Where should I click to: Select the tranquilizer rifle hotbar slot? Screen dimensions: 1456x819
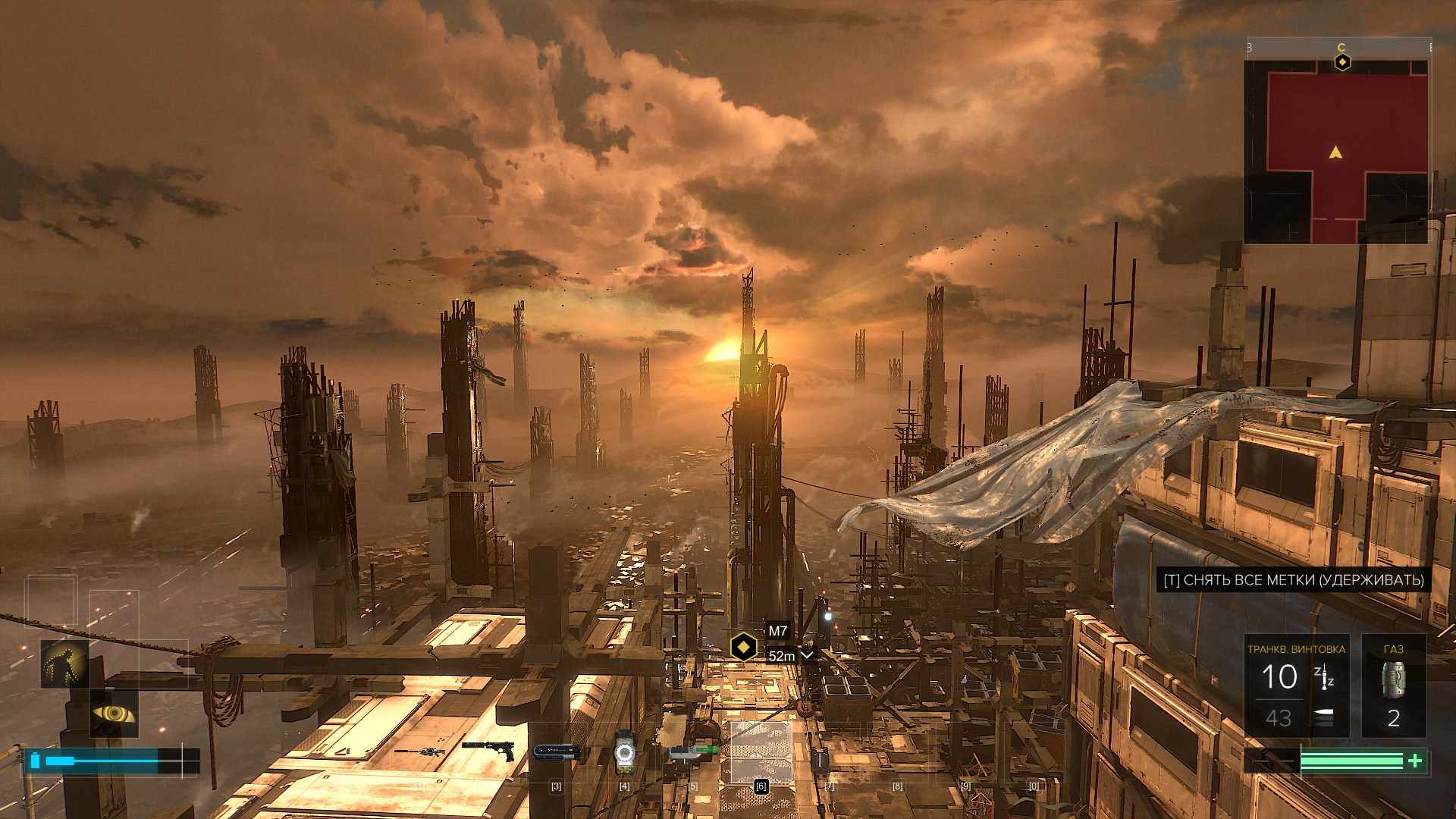[419, 752]
